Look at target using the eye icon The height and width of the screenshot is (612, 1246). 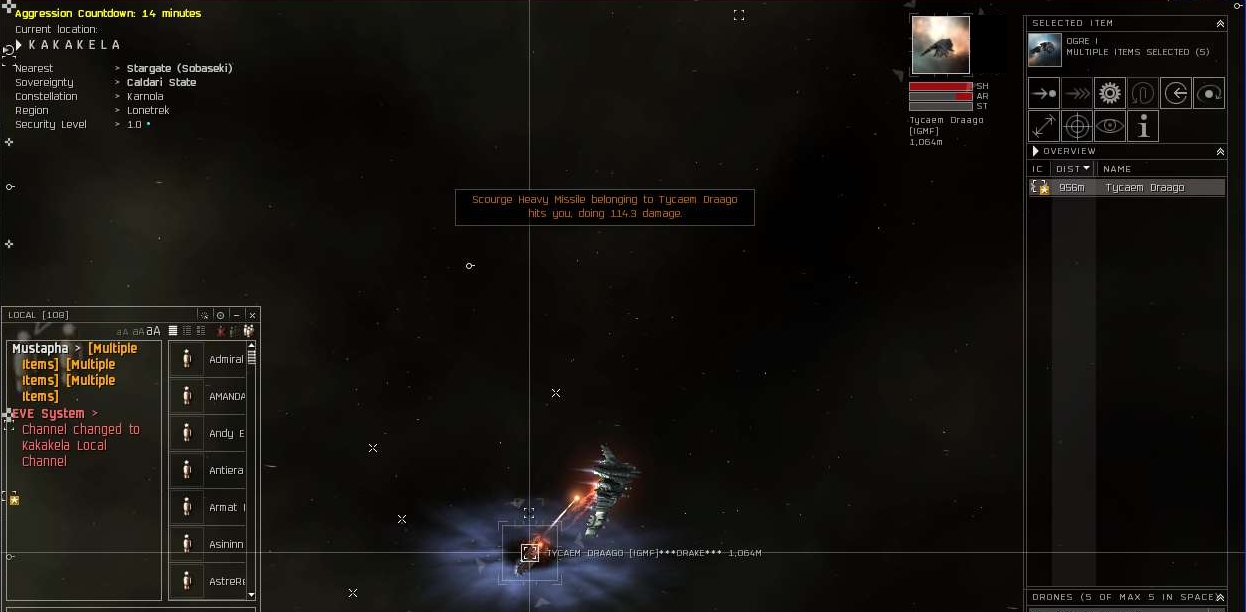click(x=1109, y=126)
